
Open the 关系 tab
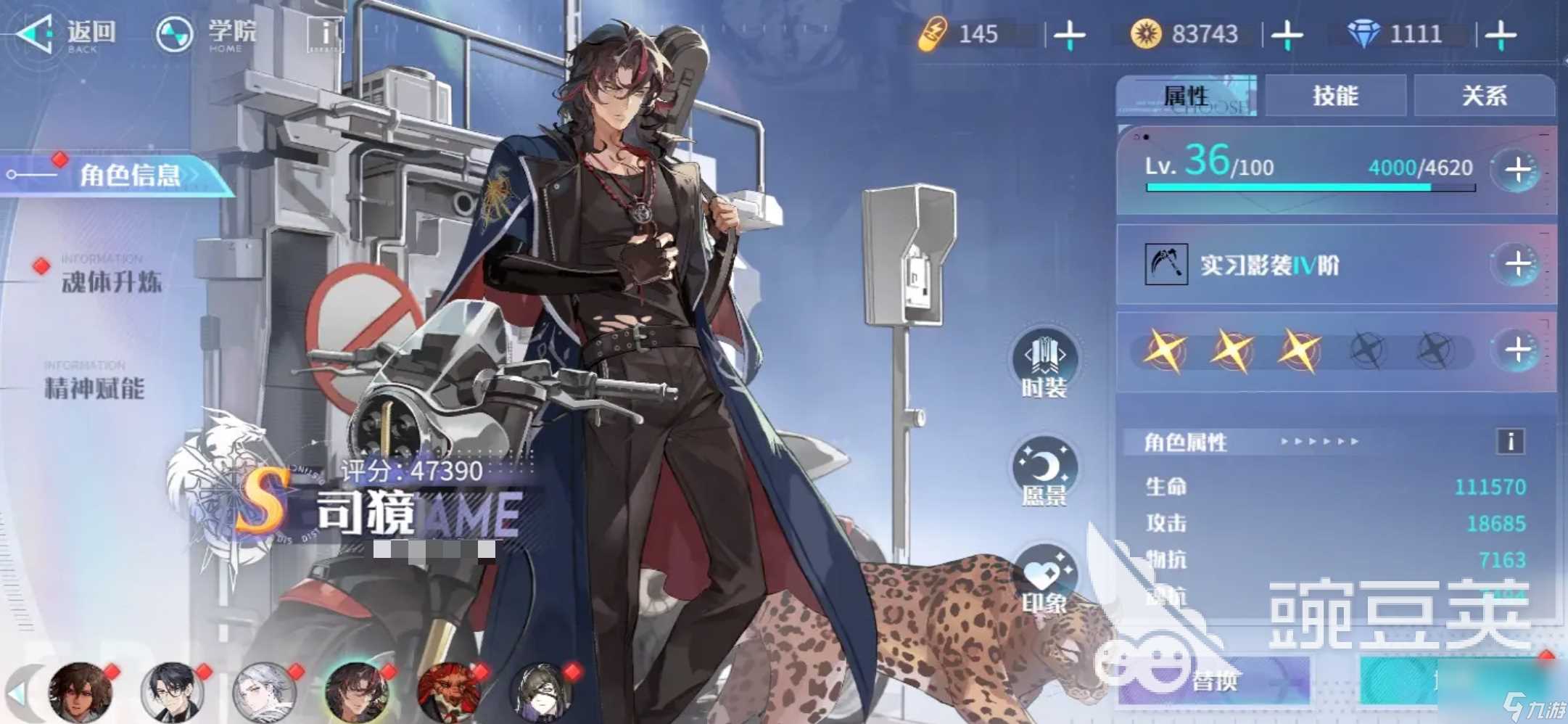click(x=1483, y=96)
